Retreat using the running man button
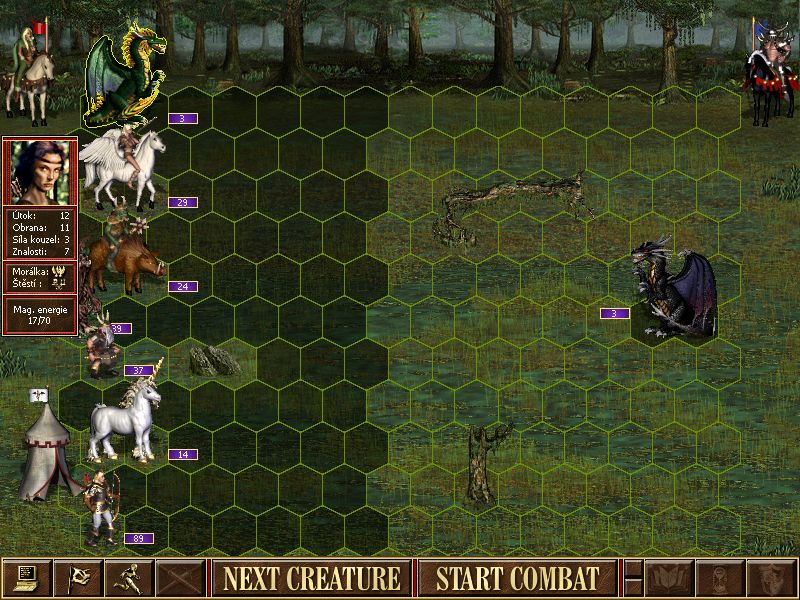The width and height of the screenshot is (800, 600). [x=129, y=578]
